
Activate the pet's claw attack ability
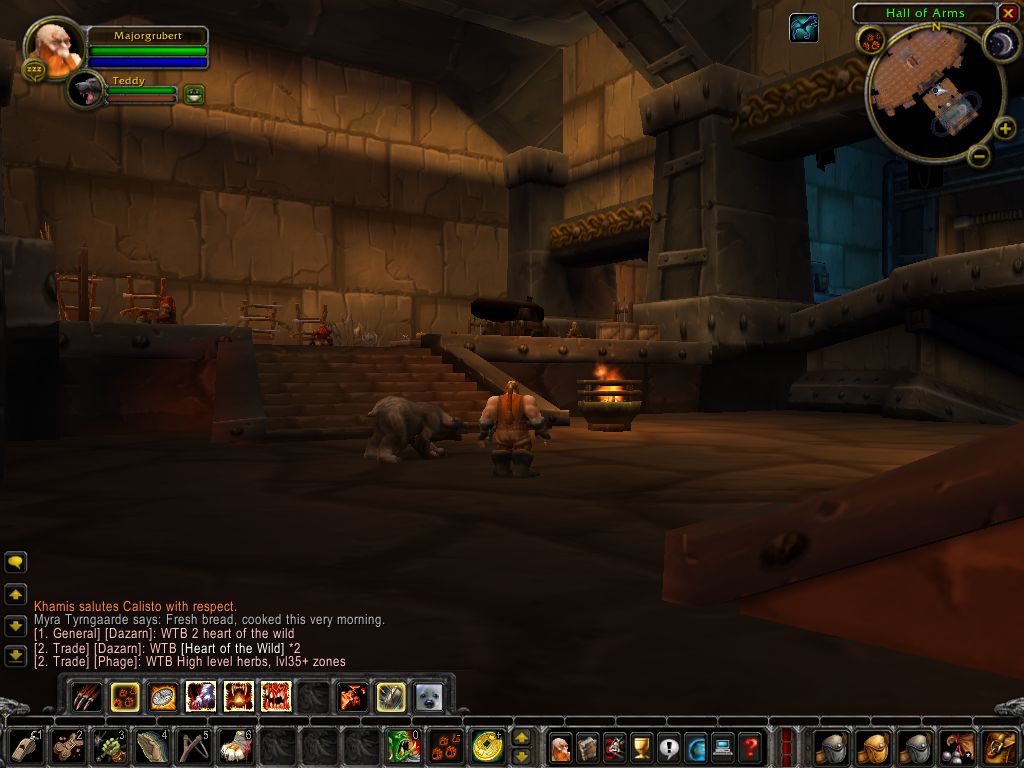[87, 696]
